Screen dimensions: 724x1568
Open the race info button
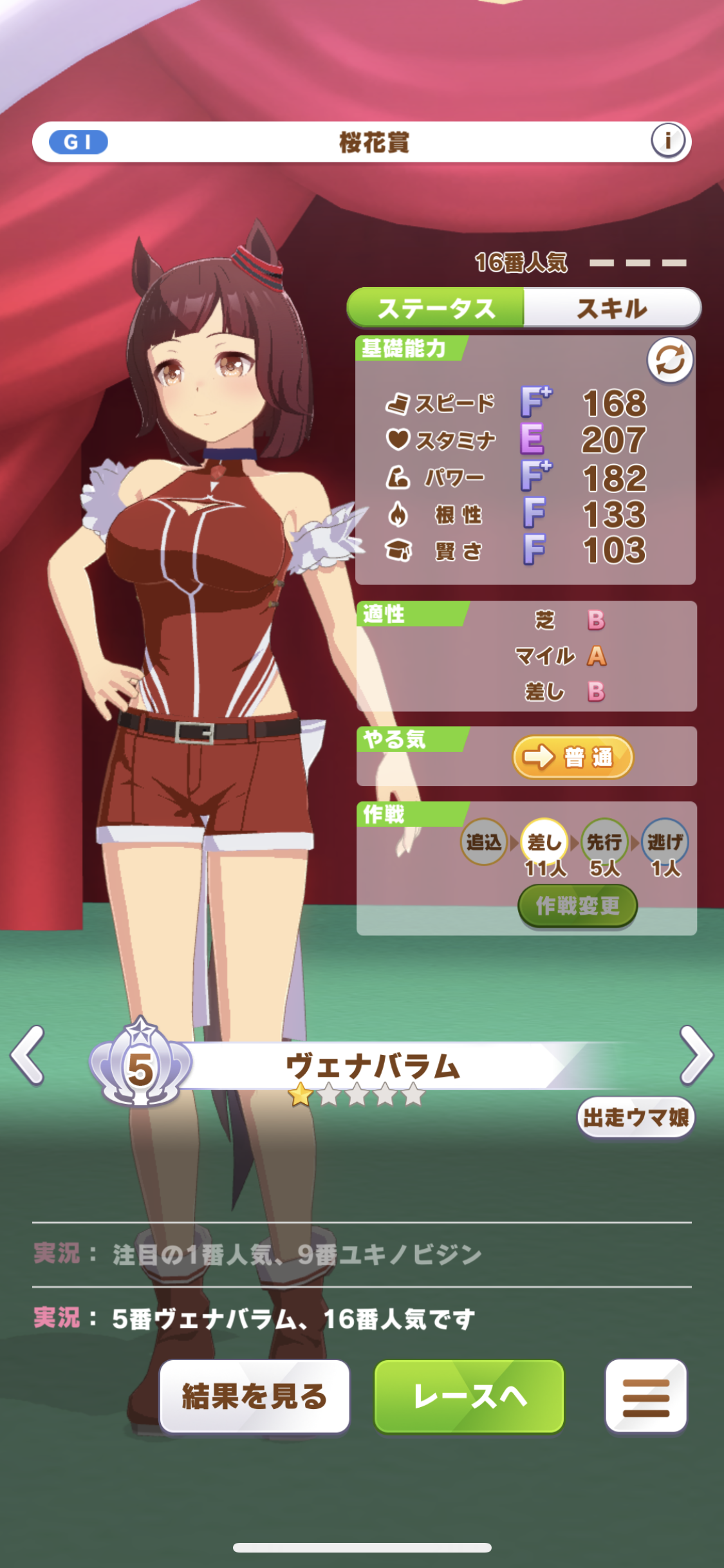coord(667,140)
